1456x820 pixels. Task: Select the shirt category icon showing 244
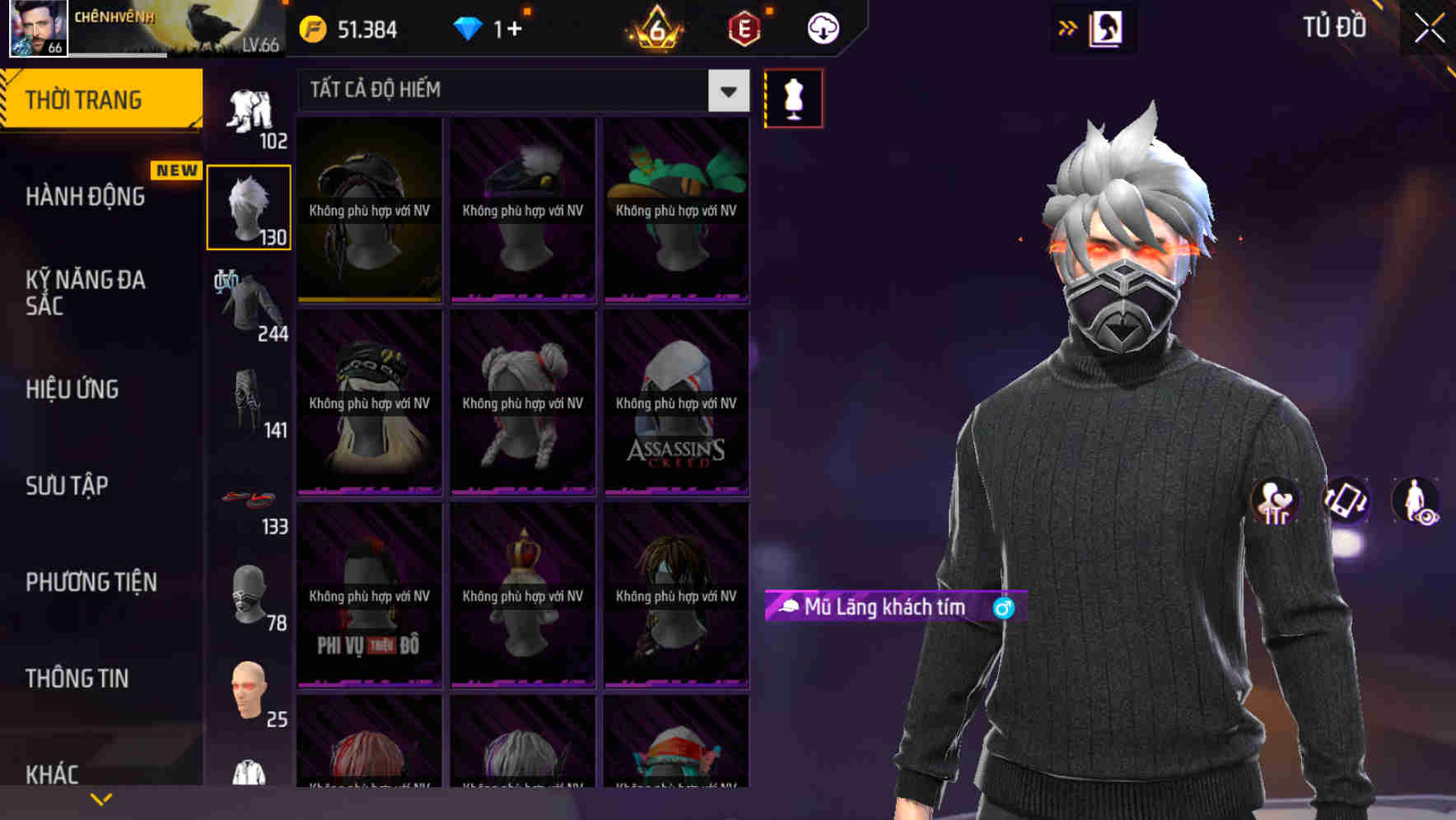click(249, 305)
